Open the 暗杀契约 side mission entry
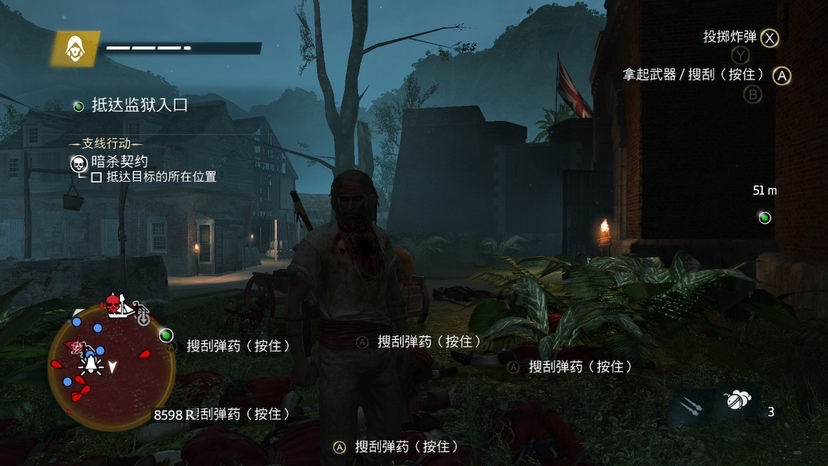 pos(120,161)
